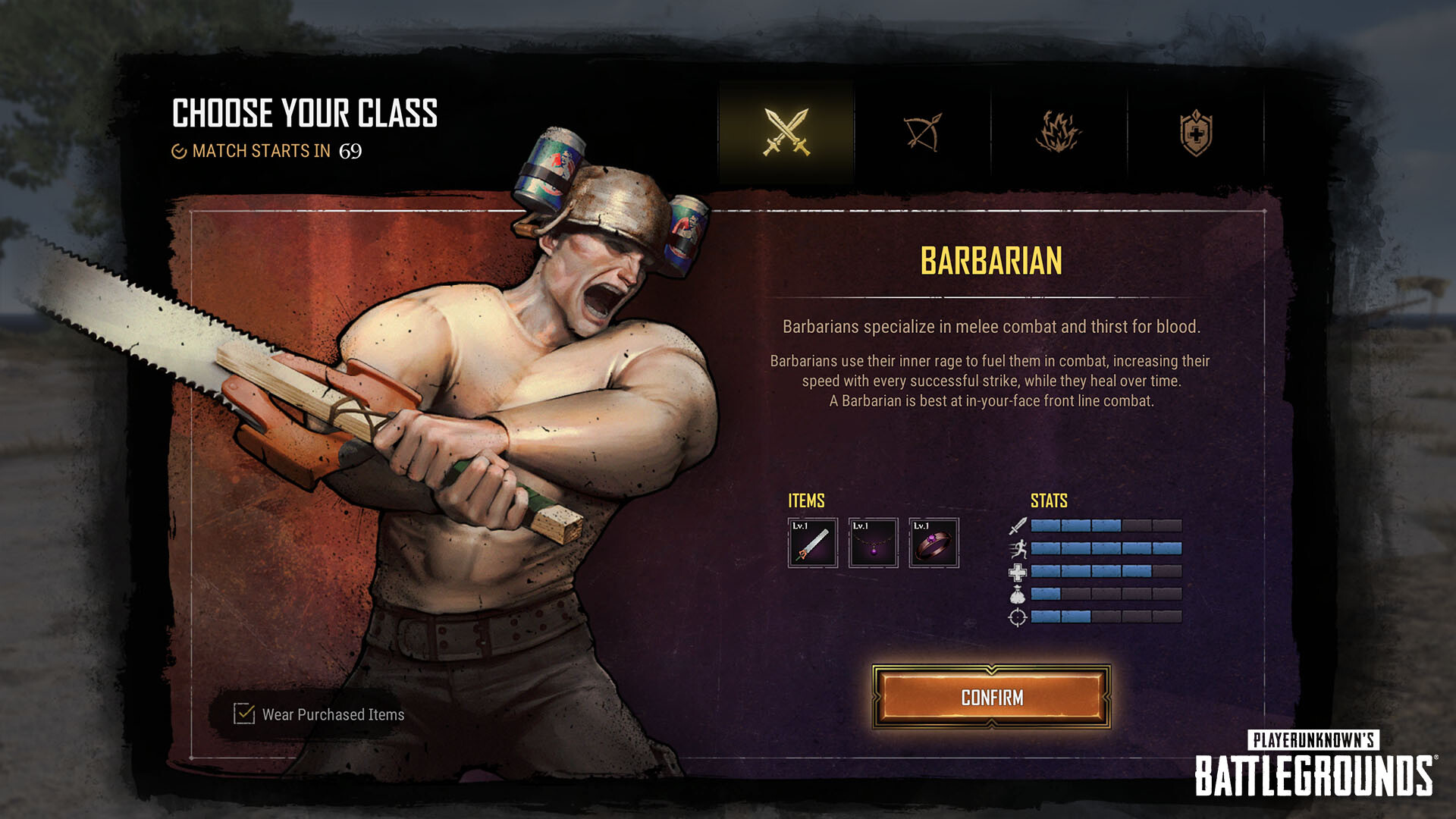The height and width of the screenshot is (819, 1456).
Task: Open the shield with cross class tab
Action: (1196, 133)
